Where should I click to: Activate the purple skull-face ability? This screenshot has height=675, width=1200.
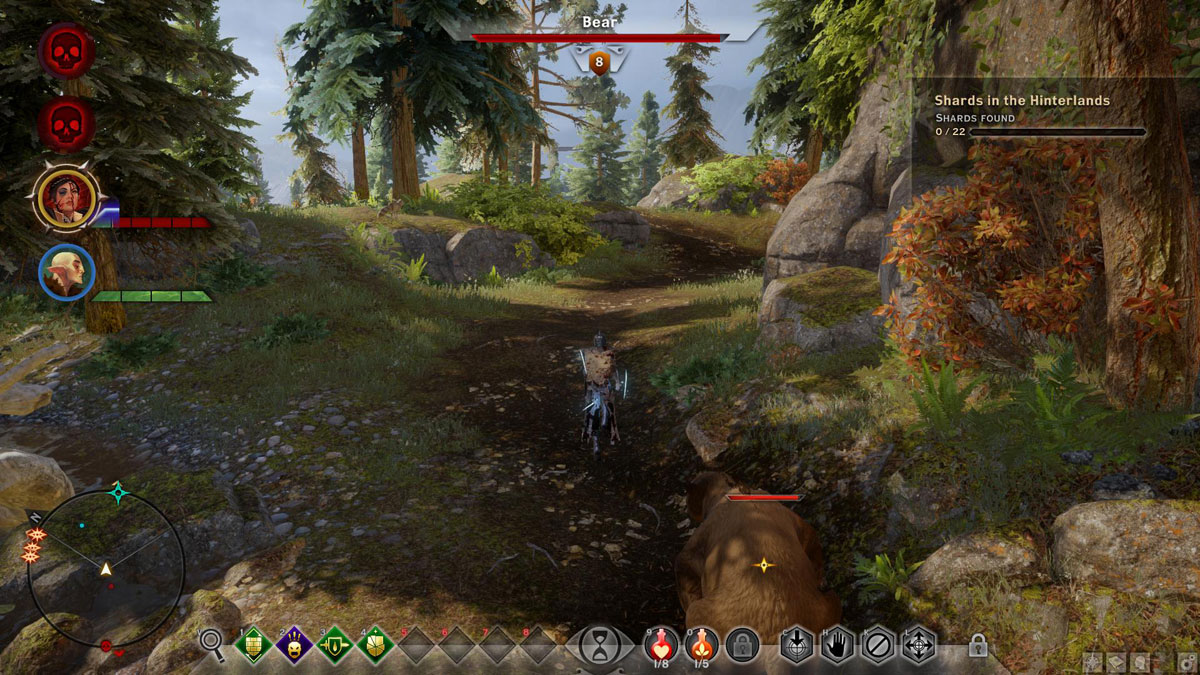[x=294, y=645]
